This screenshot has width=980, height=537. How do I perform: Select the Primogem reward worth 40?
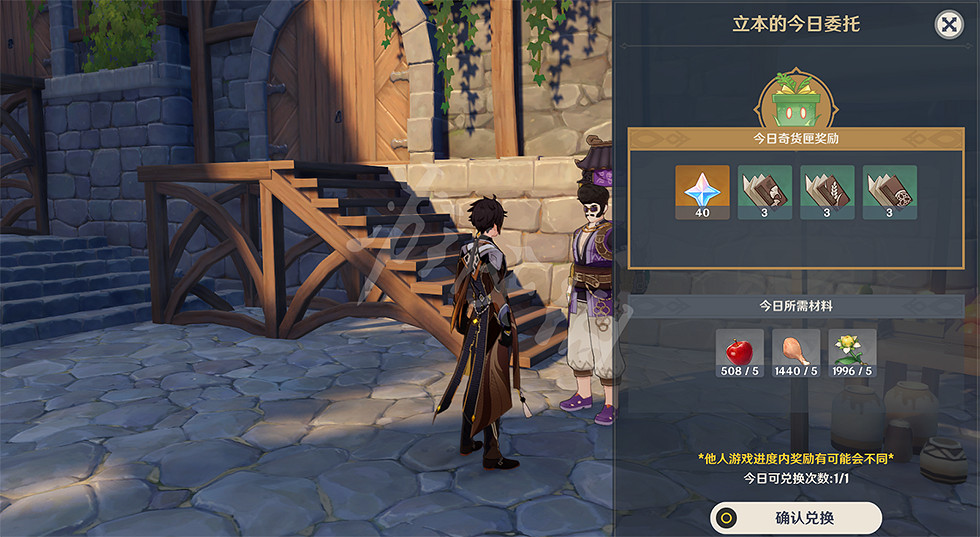pos(702,192)
